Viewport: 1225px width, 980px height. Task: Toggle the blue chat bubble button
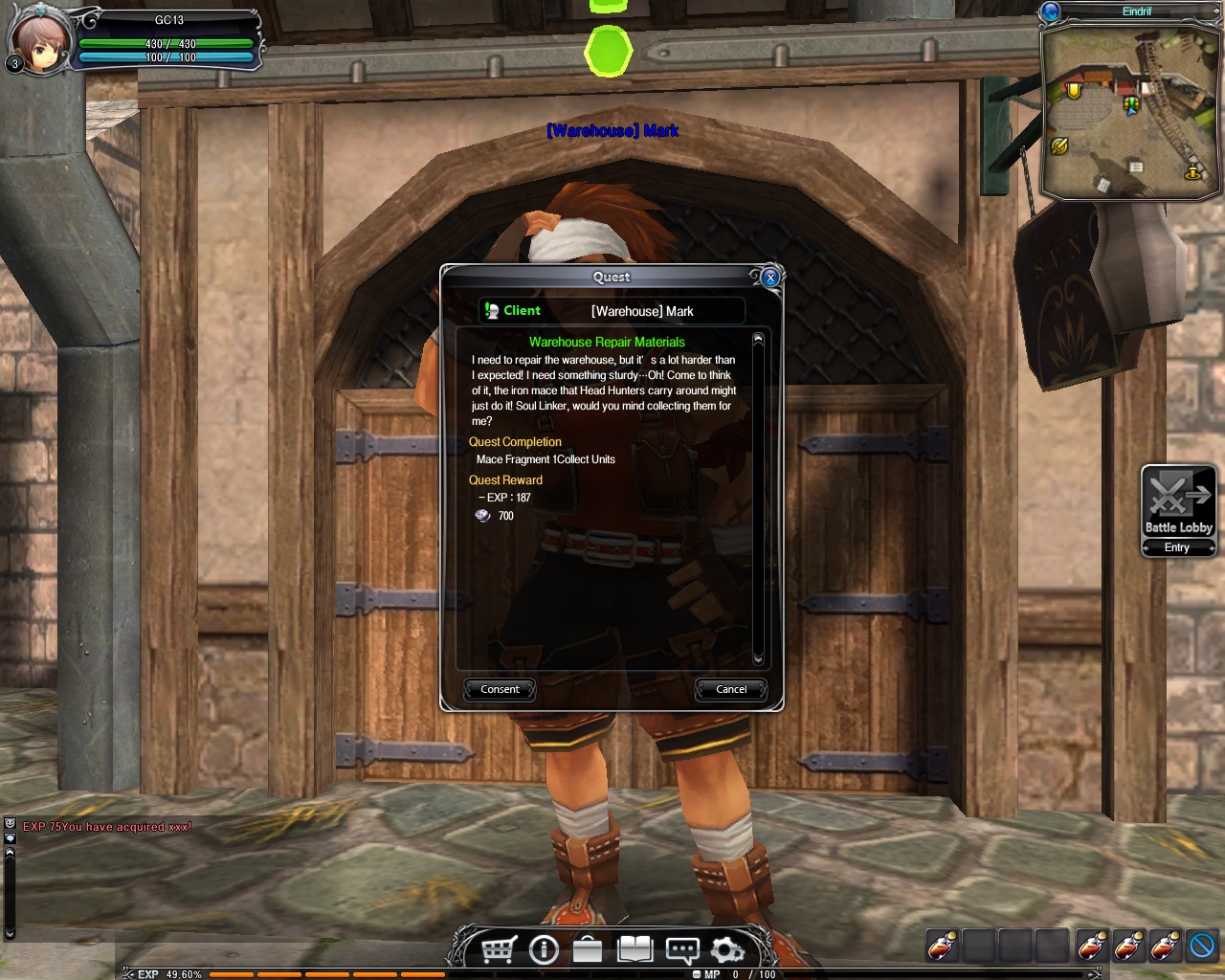coord(10,838)
